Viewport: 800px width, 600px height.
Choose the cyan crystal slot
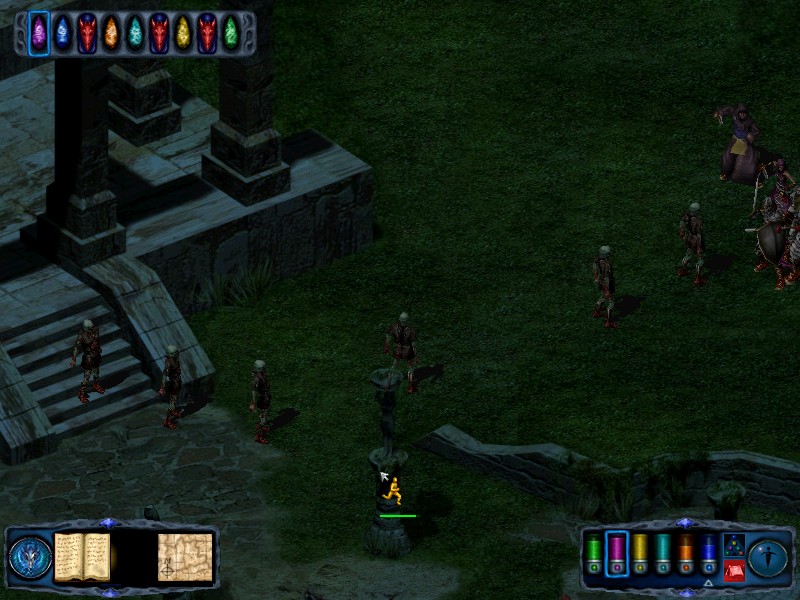[x=135, y=32]
